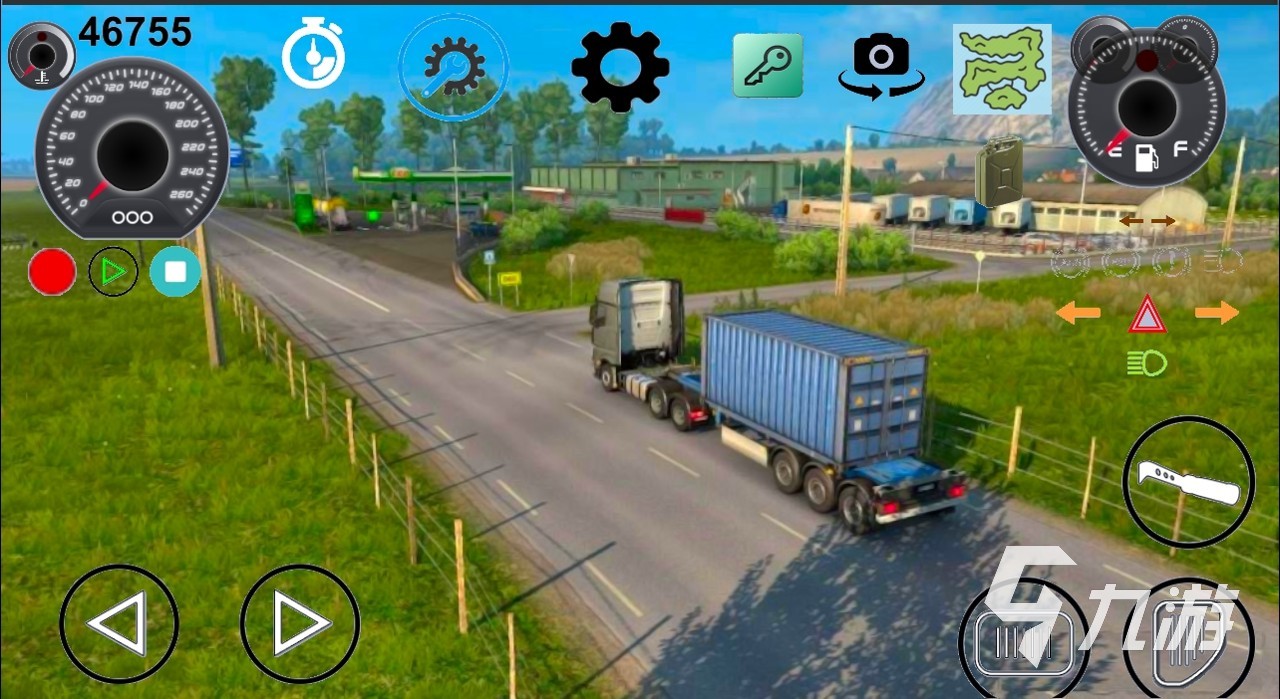Tap the green play triangle button
The width and height of the screenshot is (1280, 699).
click(113, 272)
